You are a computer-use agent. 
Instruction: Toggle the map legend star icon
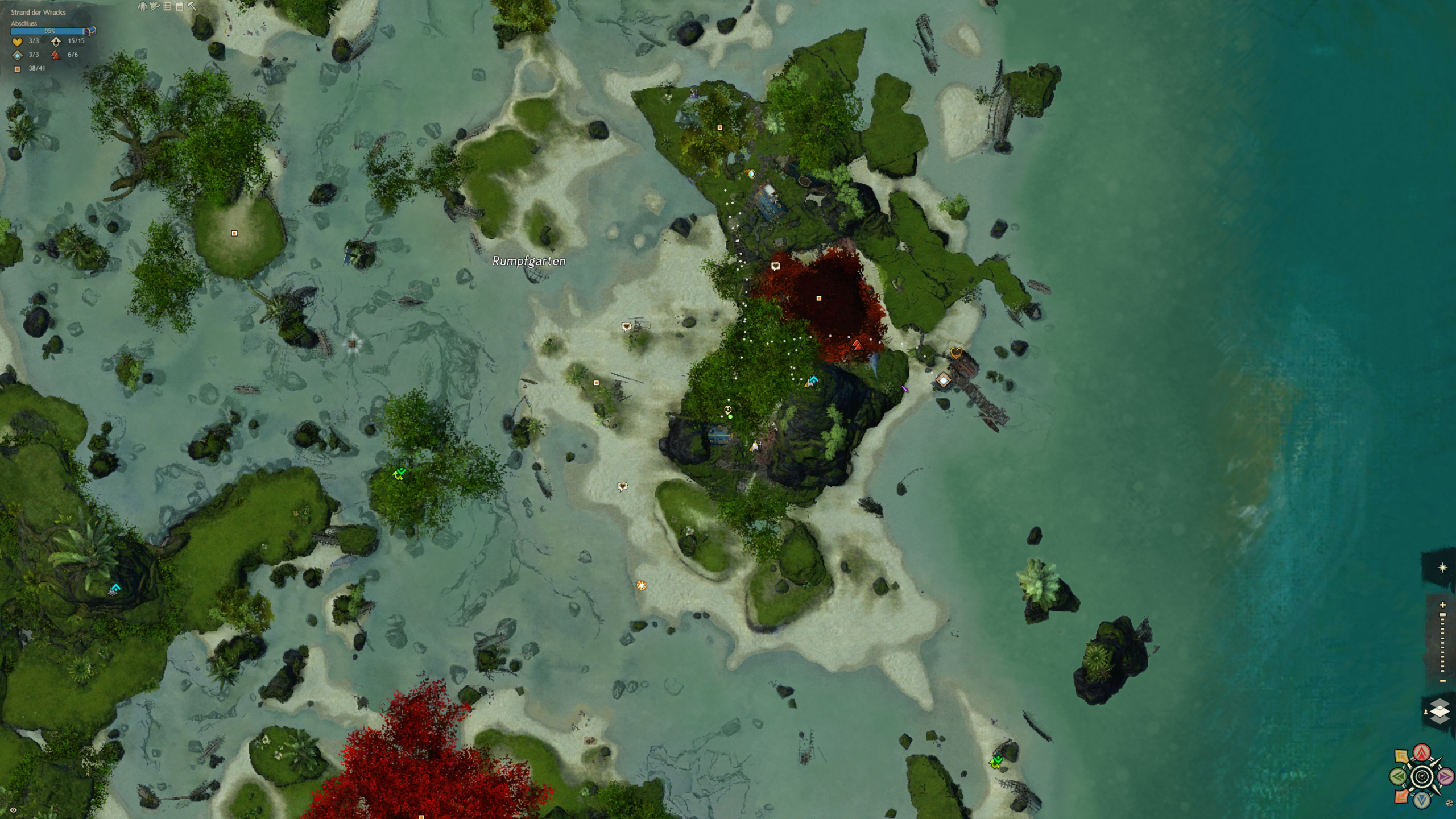coord(1442,568)
